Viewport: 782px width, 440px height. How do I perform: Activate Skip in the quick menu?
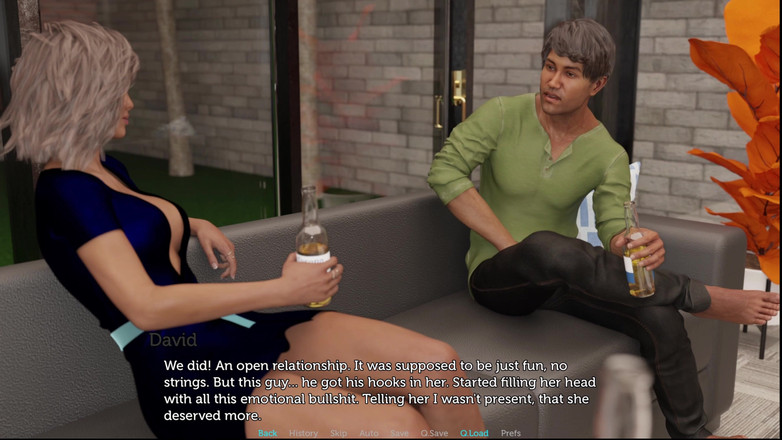(339, 433)
